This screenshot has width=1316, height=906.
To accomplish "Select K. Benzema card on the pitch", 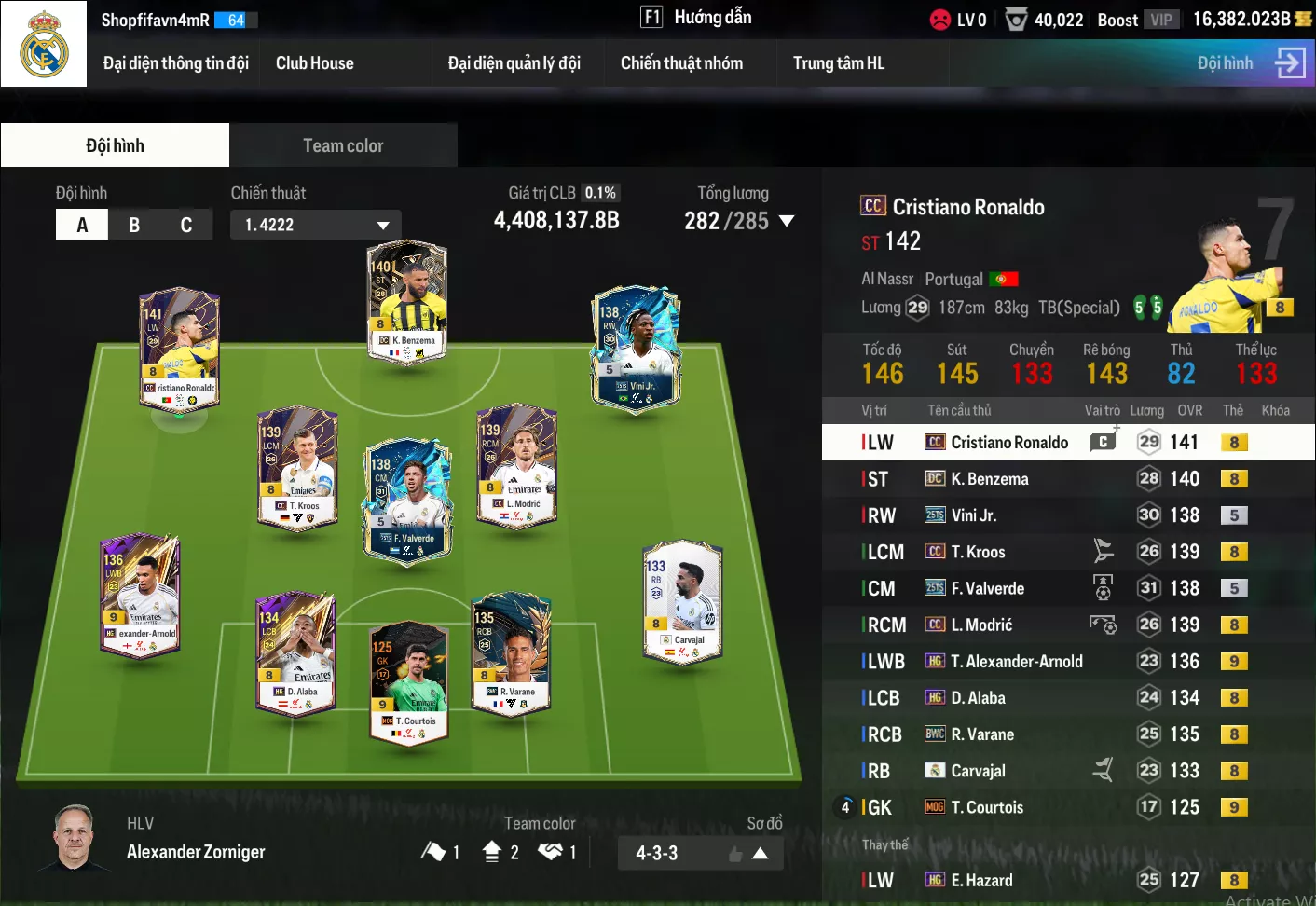I will [407, 301].
